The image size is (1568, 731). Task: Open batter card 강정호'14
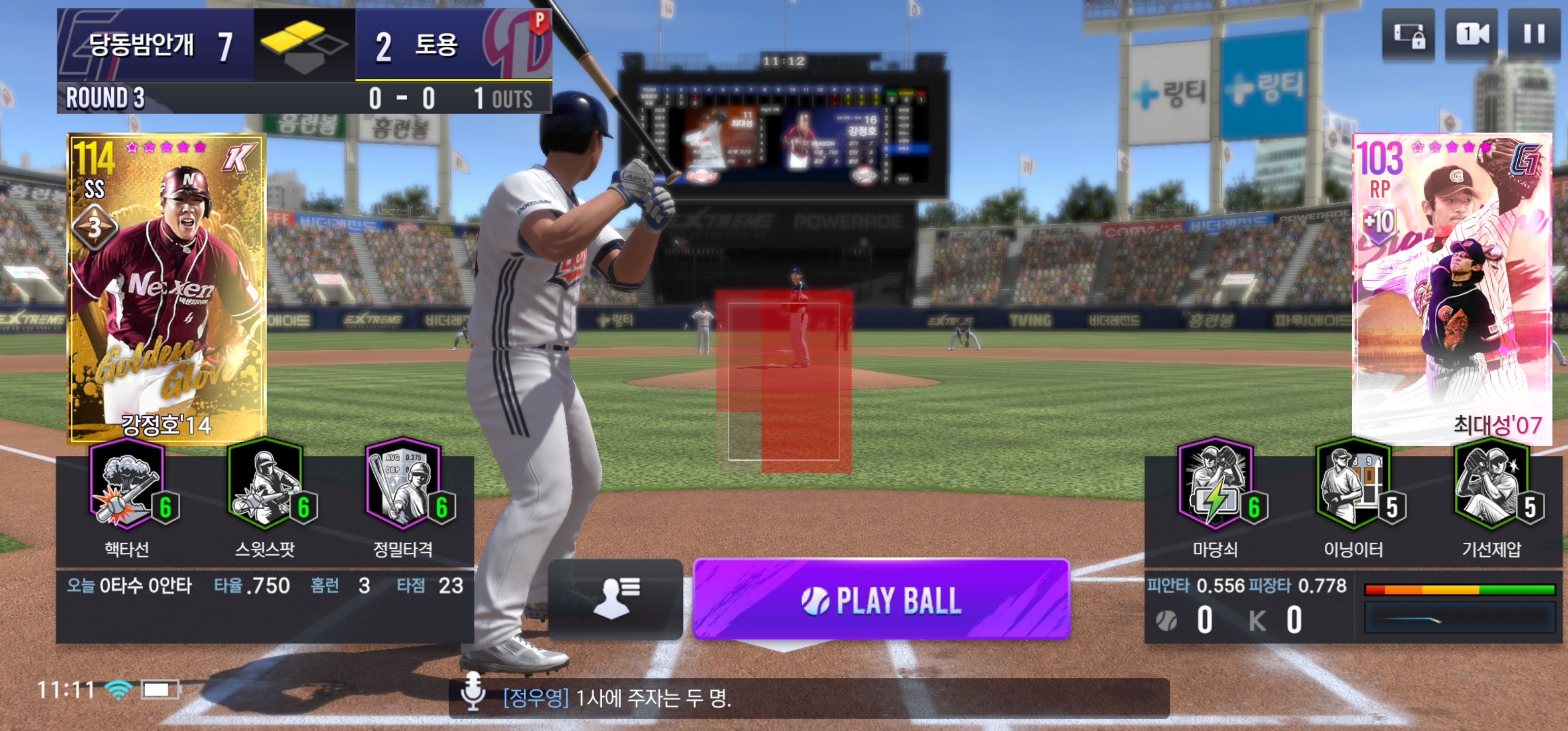pos(166,286)
